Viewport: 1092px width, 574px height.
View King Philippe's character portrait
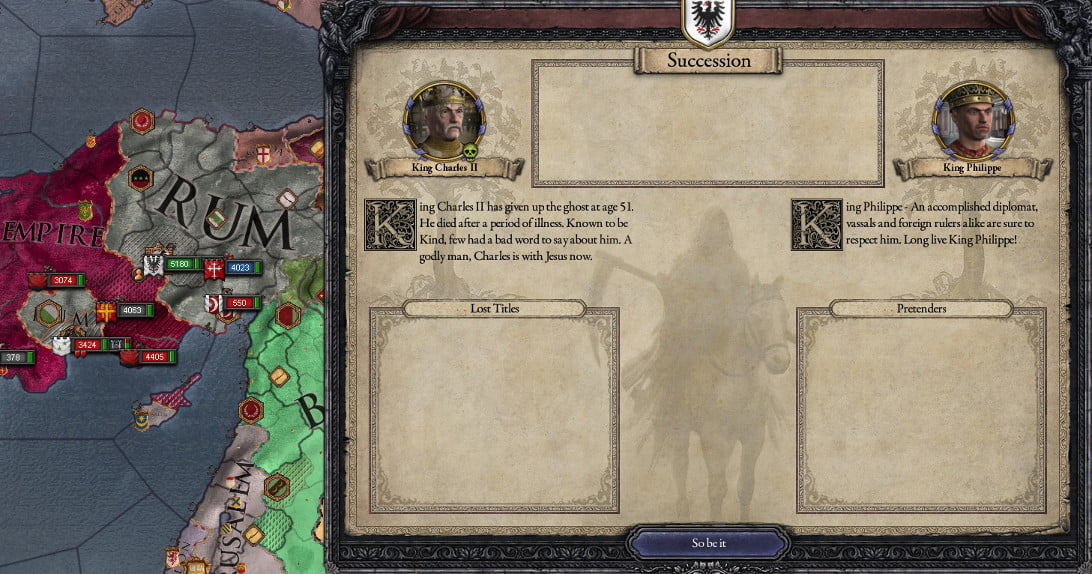click(x=973, y=121)
